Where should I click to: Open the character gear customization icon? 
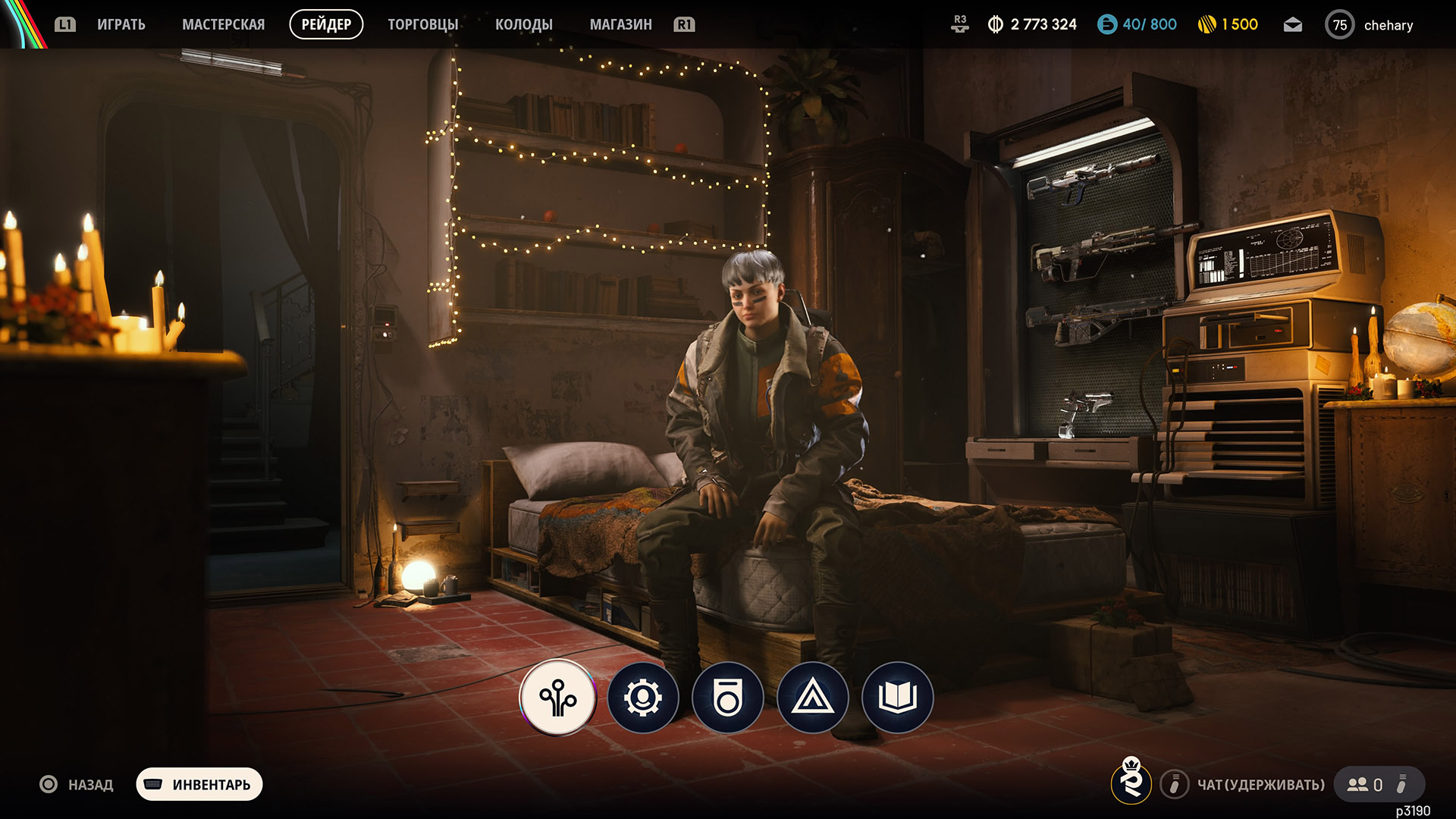(643, 698)
